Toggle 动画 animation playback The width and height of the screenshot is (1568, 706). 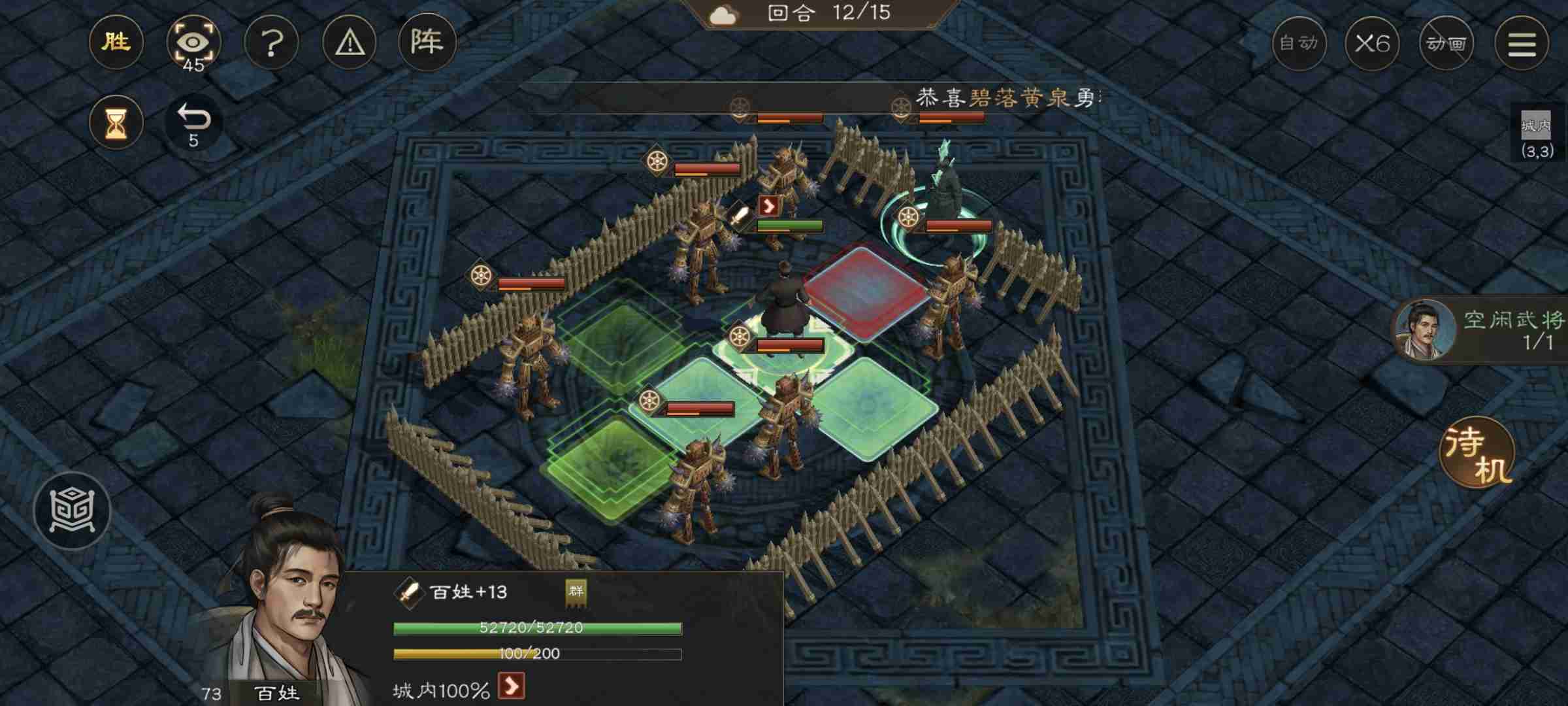(1447, 43)
